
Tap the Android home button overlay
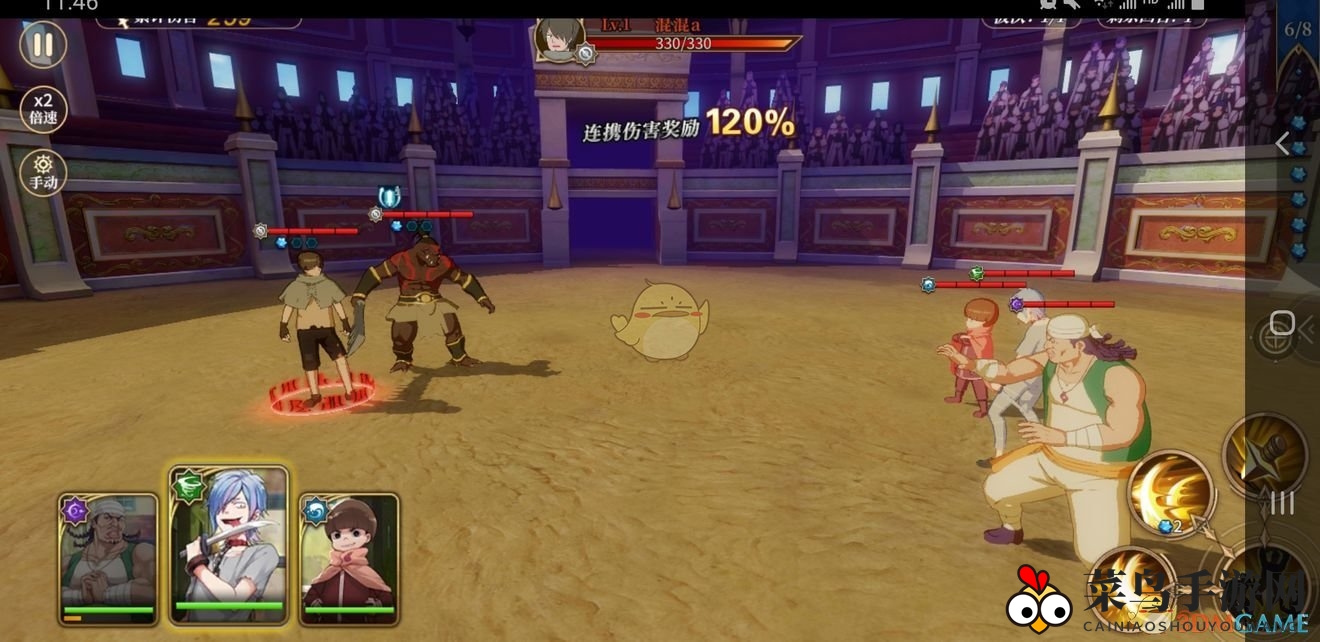(1282, 324)
